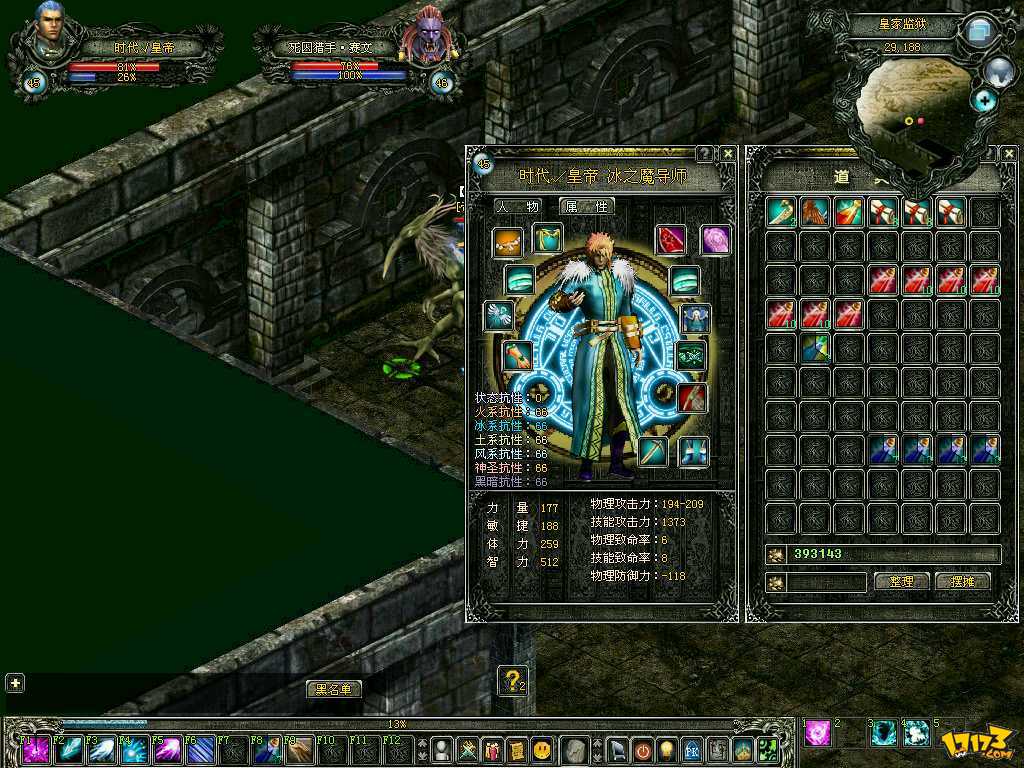The image size is (1024, 768).
Task: Close the character attributes window
Action: click(x=728, y=154)
